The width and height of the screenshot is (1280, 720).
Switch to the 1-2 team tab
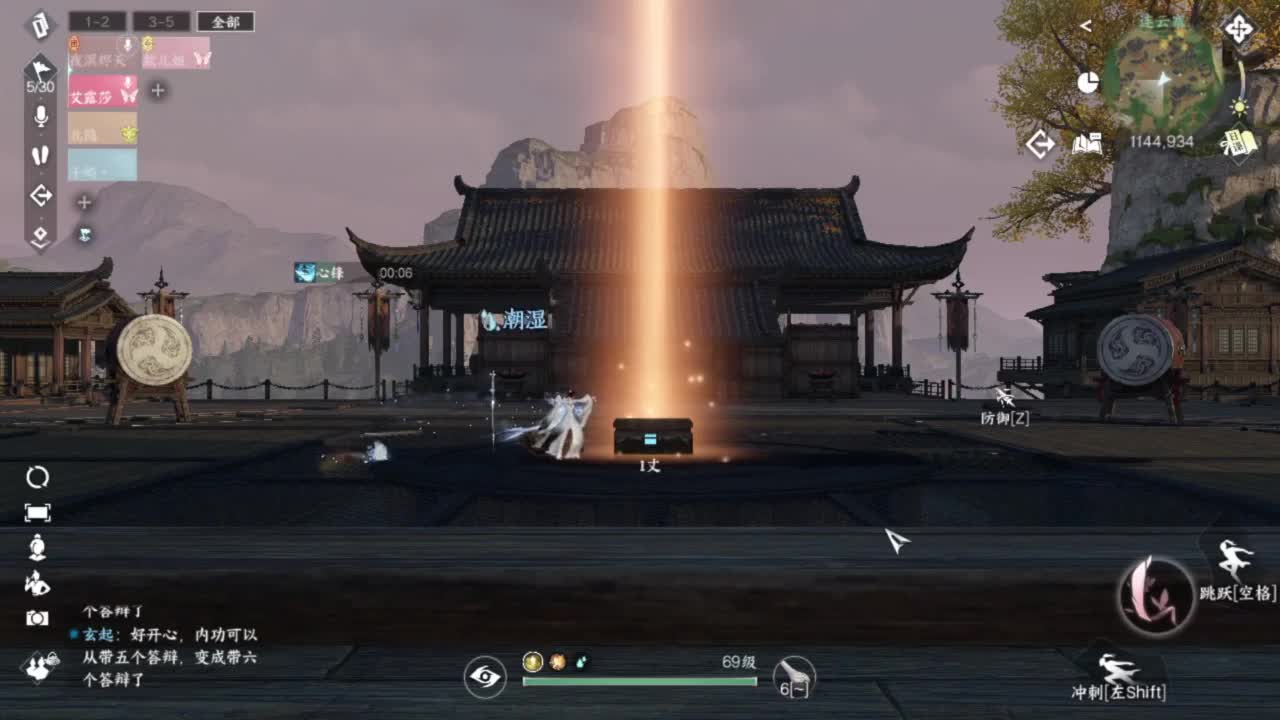(x=97, y=21)
